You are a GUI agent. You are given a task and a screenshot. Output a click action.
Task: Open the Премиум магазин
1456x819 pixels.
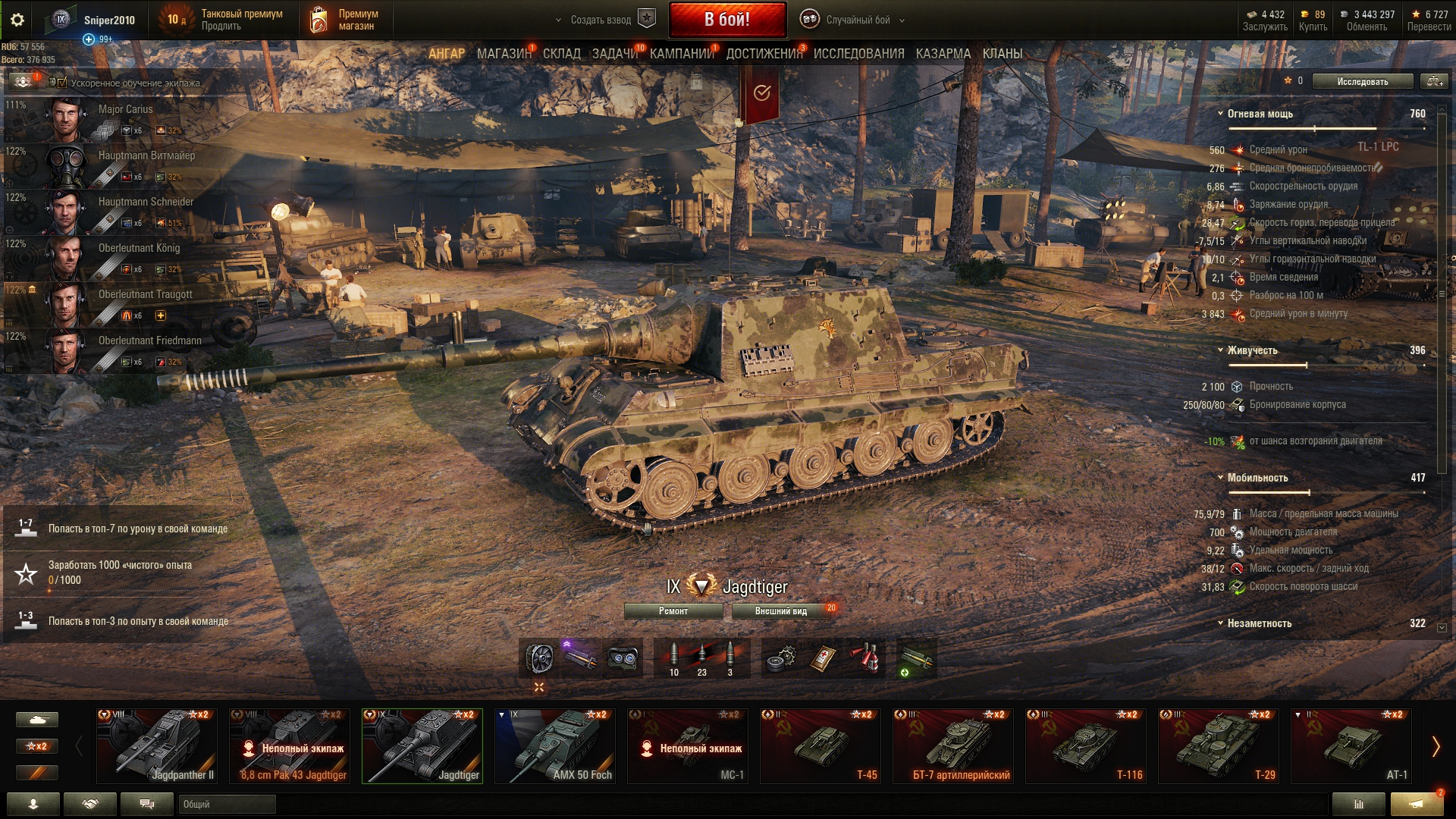point(345,20)
